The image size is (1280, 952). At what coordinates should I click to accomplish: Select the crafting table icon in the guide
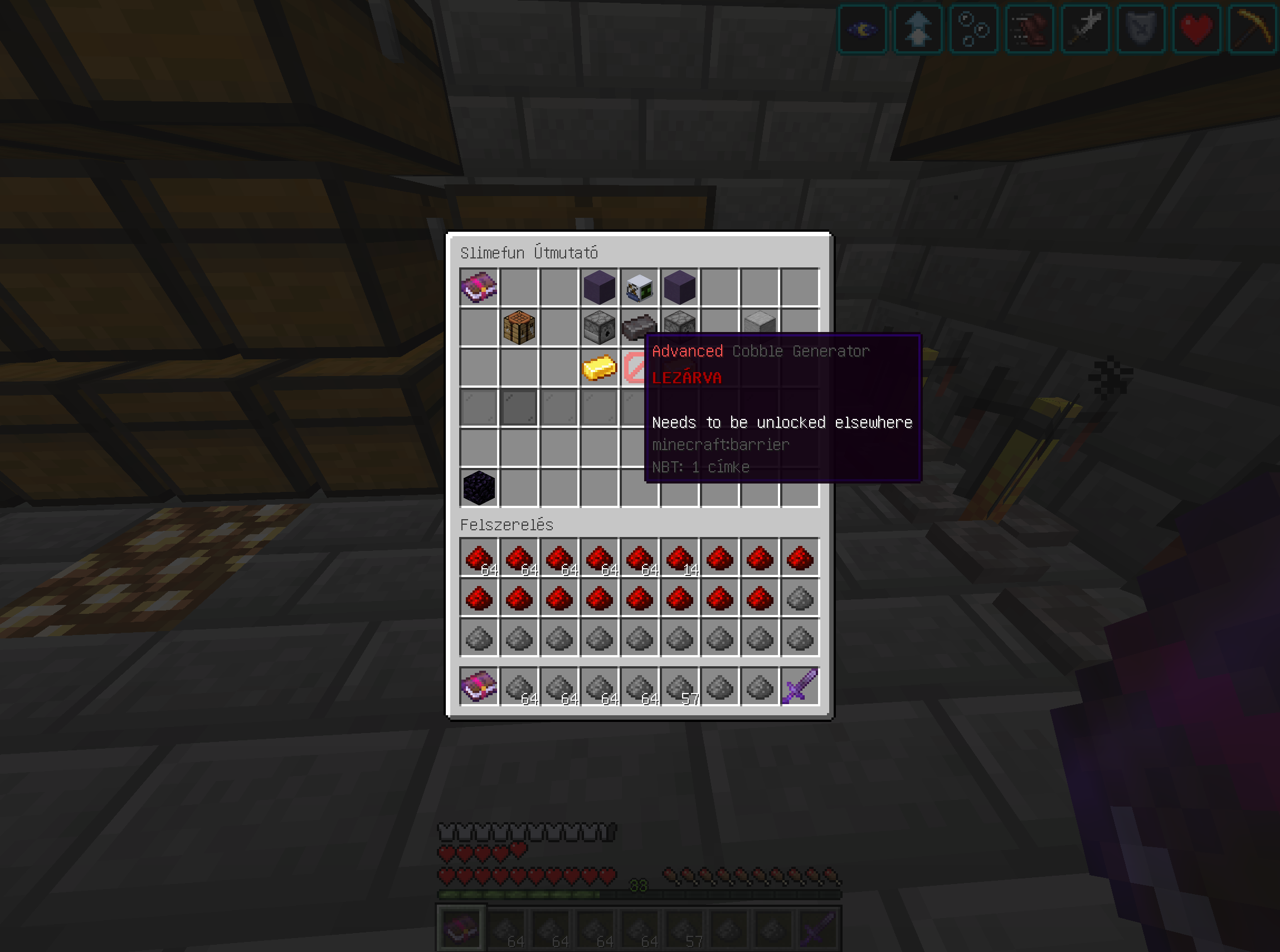coord(519,327)
